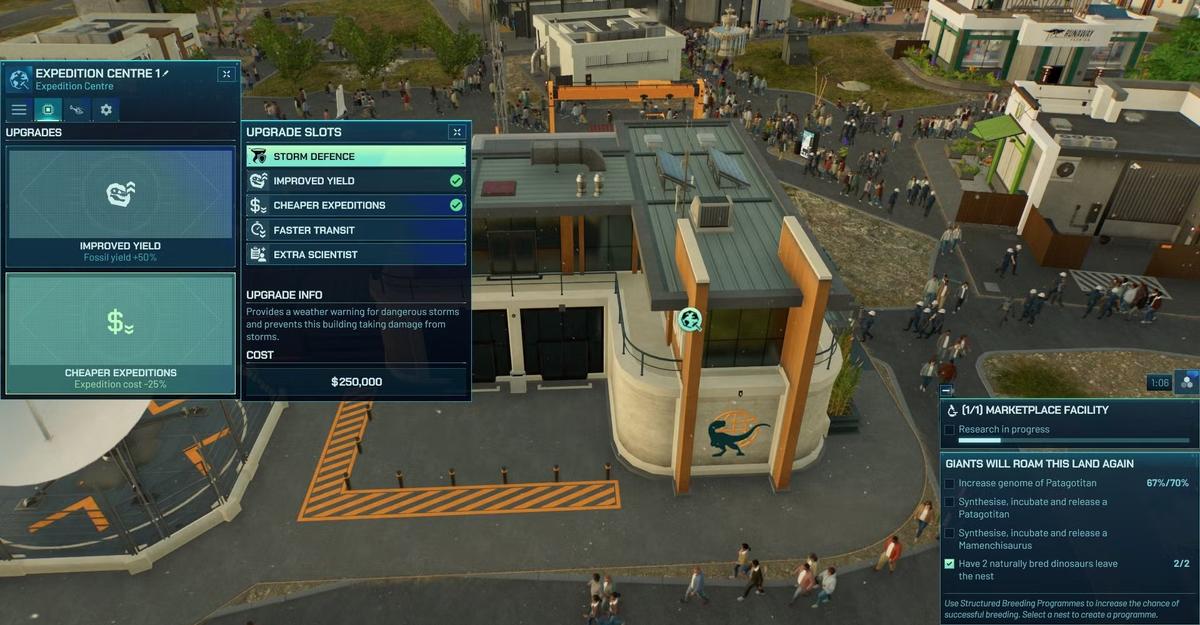Buy the upgrade for $250,000

pos(356,382)
